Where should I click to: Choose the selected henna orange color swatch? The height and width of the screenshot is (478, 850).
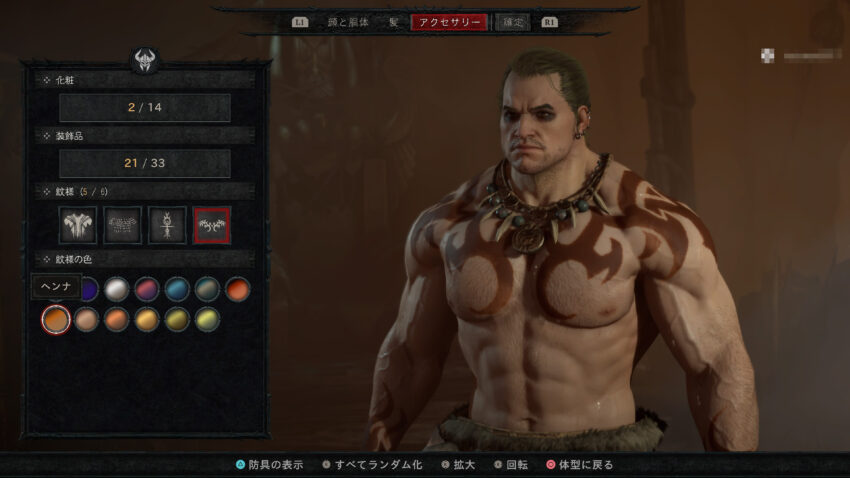57,319
